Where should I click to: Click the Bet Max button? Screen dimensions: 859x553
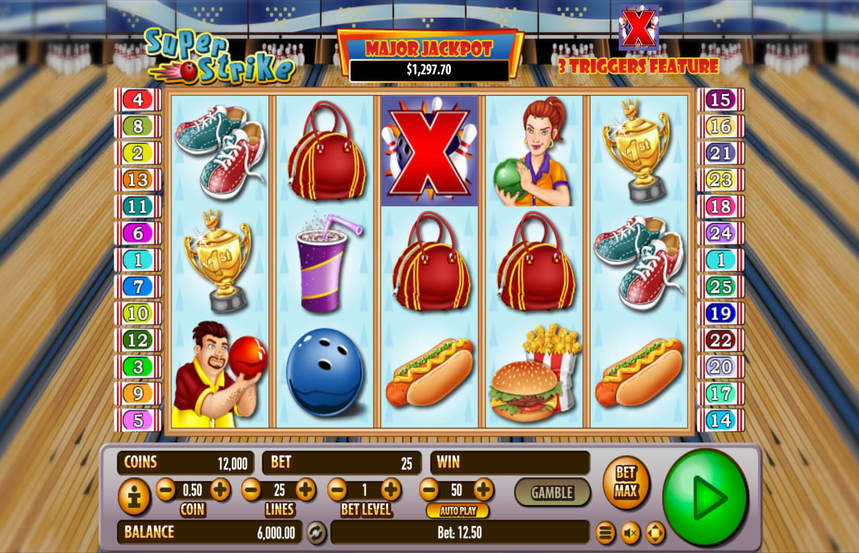[x=626, y=483]
